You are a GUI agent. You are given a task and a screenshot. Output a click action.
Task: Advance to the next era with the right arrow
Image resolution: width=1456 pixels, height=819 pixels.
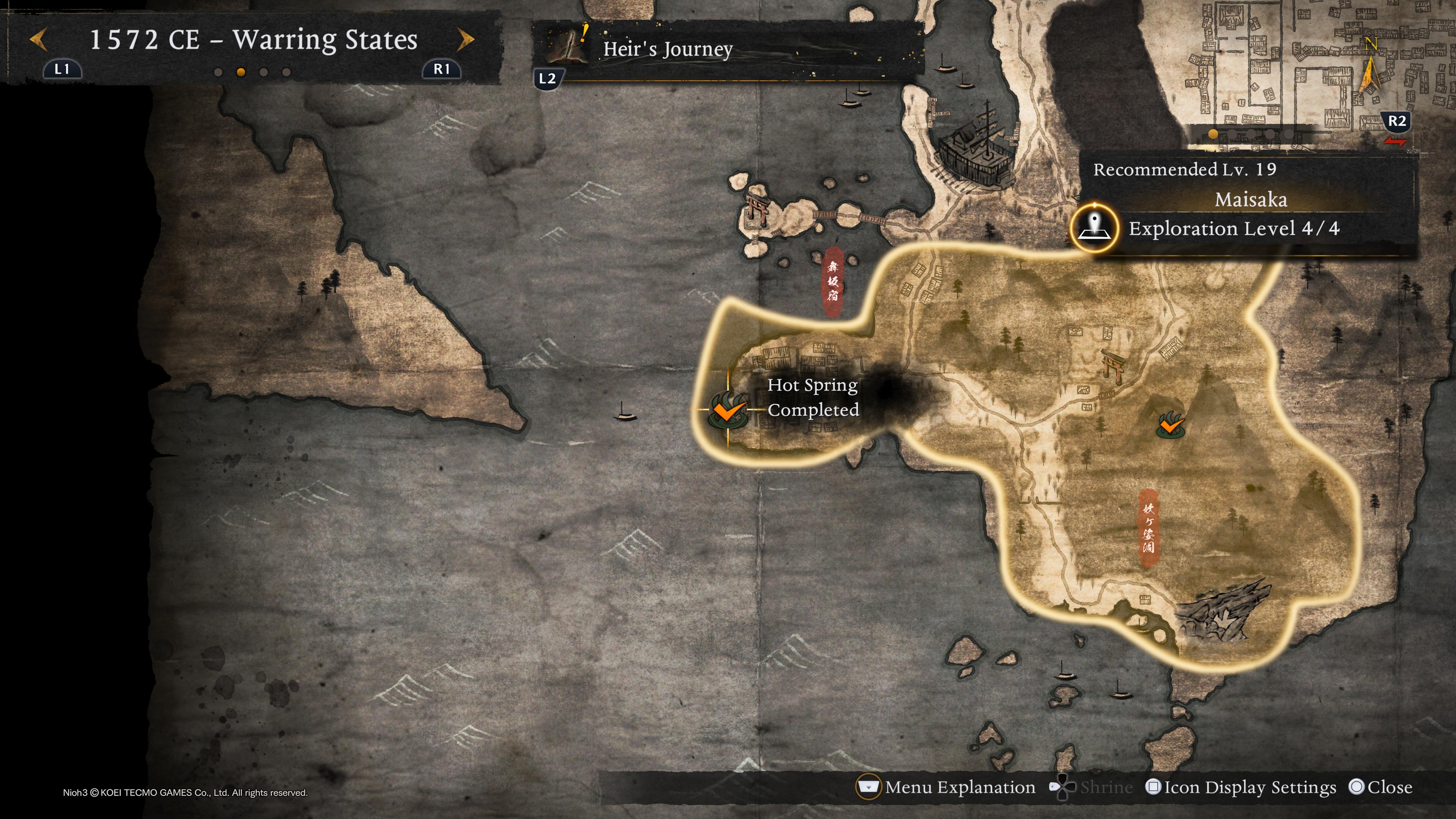465,40
